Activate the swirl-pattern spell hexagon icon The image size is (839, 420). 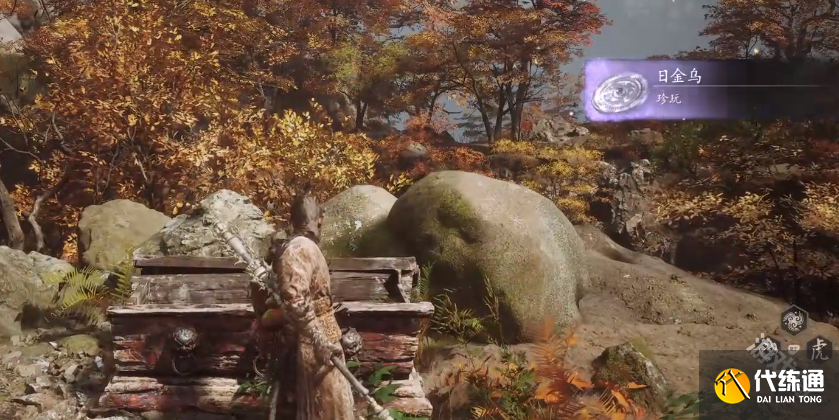pyautogui.click(x=793, y=320)
